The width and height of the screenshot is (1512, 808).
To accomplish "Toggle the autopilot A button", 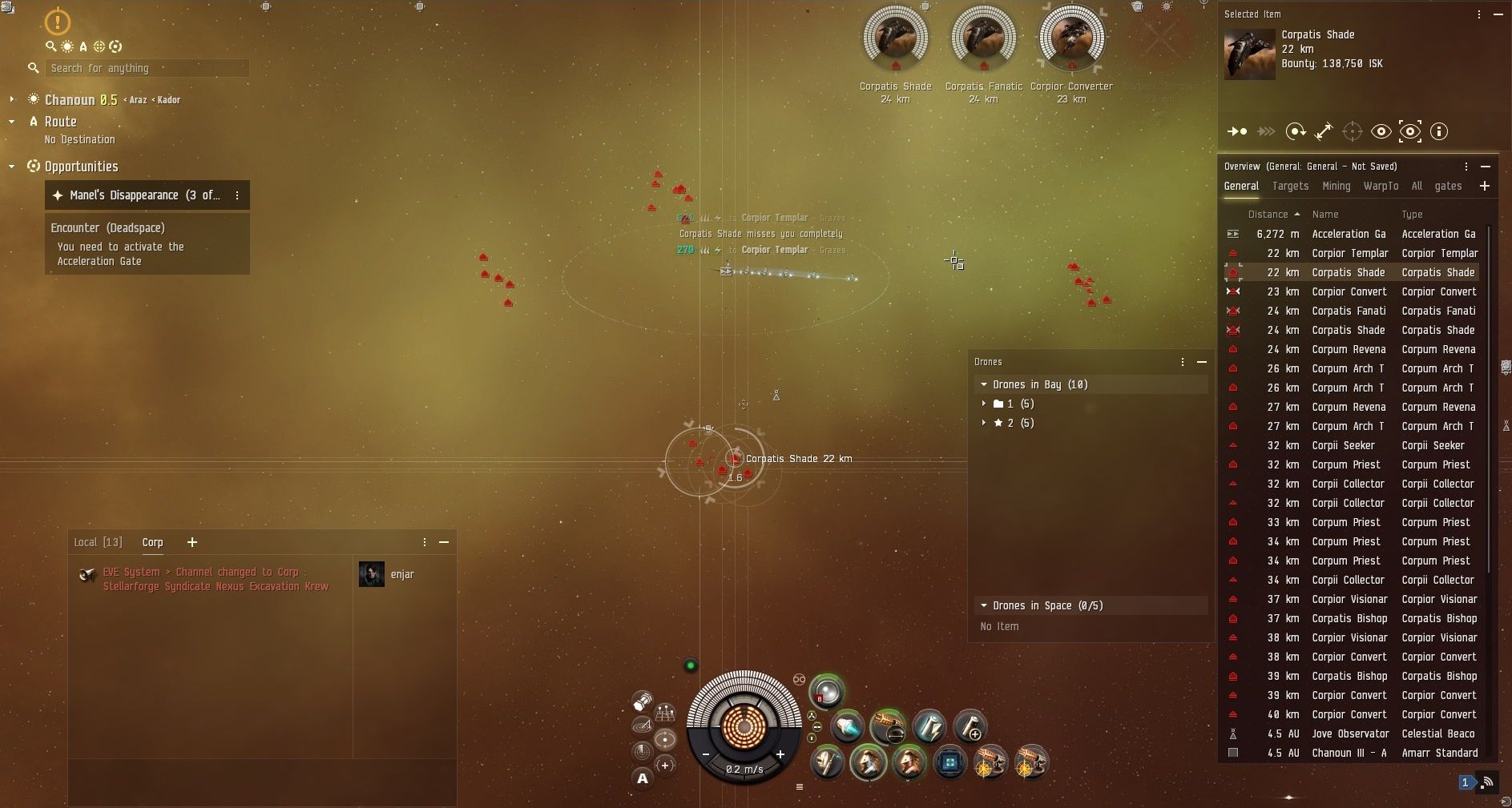I will point(642,778).
